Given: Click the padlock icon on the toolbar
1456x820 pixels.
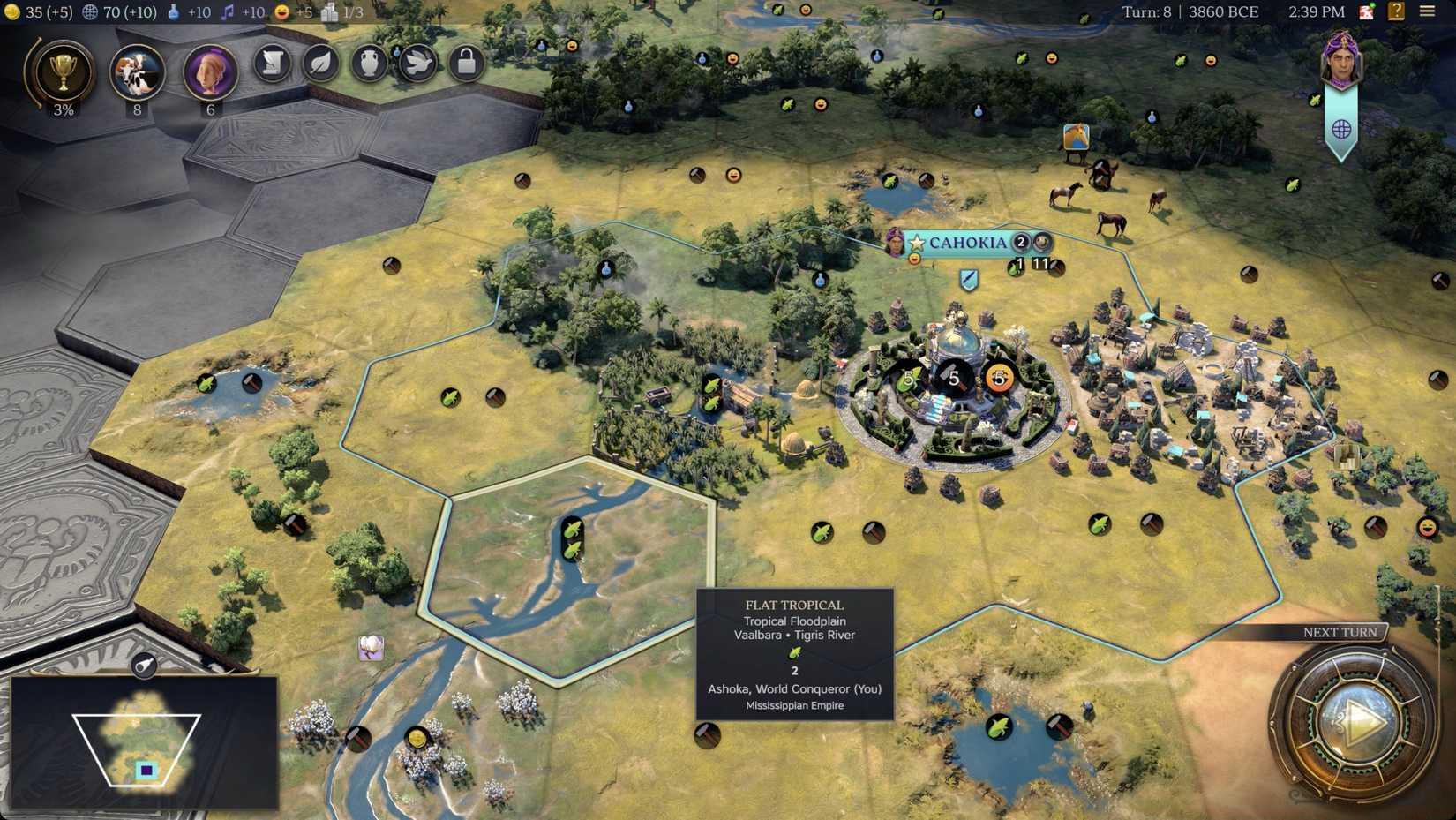Looking at the screenshot, I should point(466,64).
